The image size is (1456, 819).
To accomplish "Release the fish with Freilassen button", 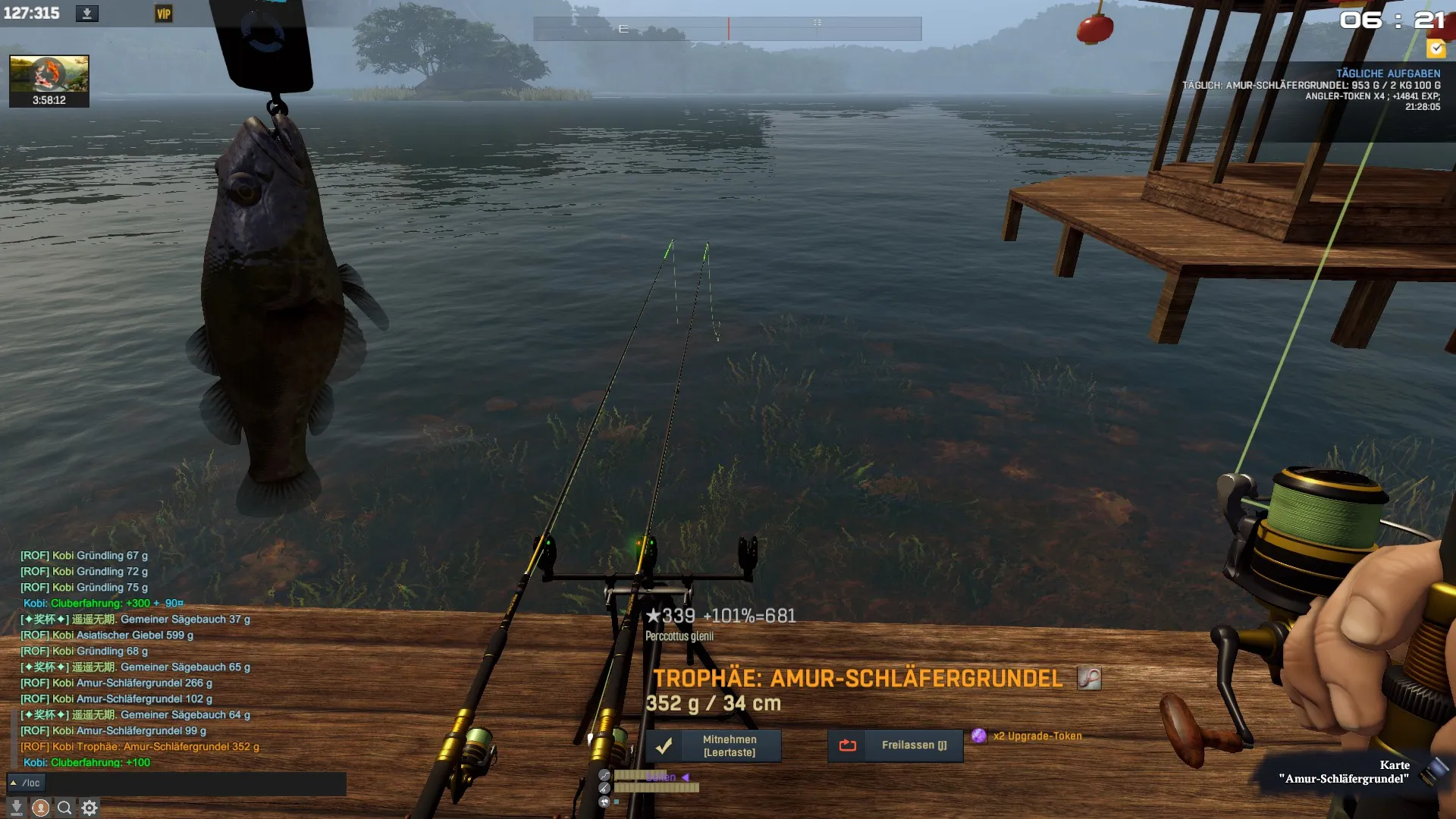I will click(x=895, y=745).
